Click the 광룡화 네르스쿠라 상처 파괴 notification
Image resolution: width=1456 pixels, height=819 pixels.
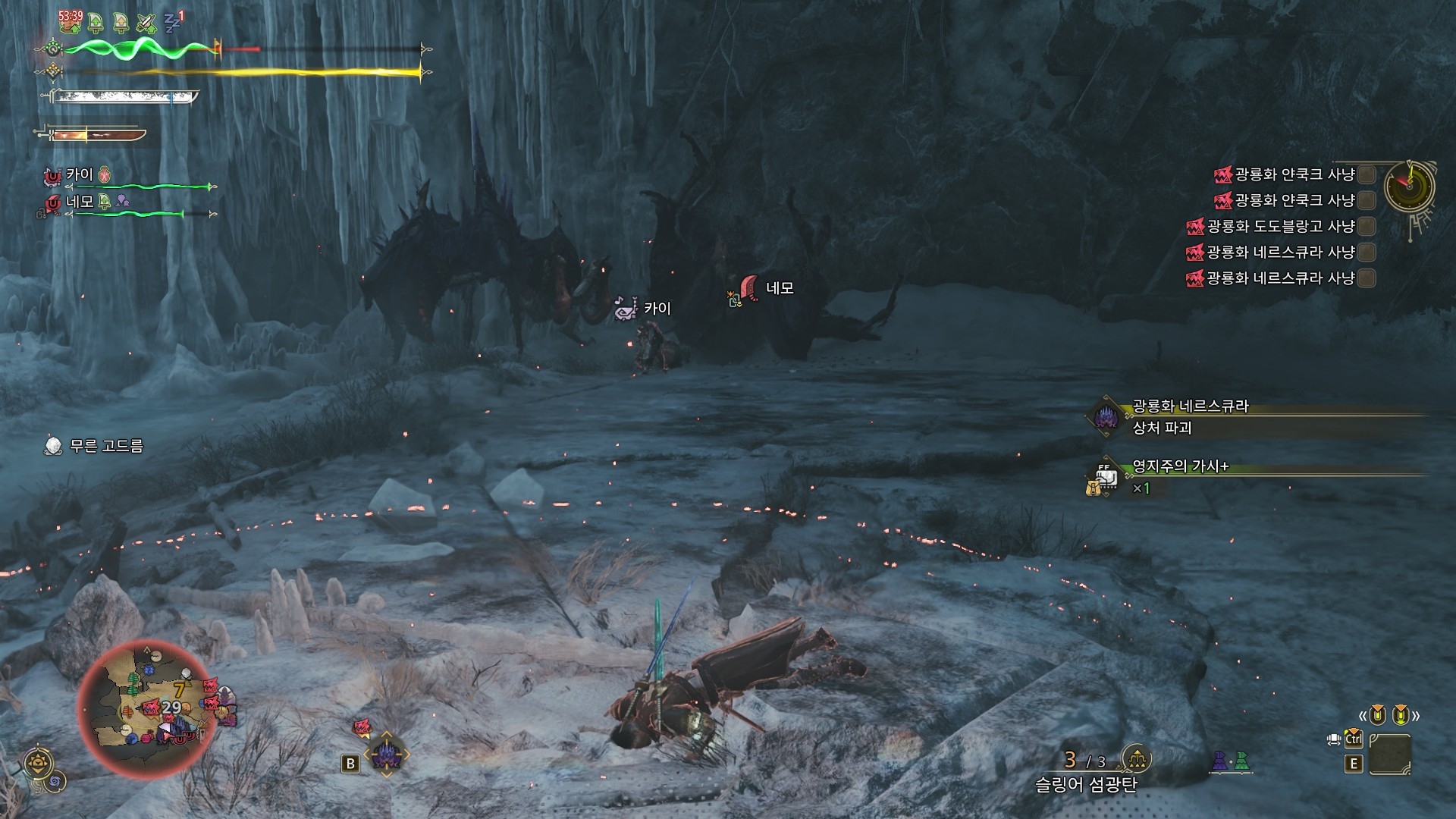(x=1189, y=417)
